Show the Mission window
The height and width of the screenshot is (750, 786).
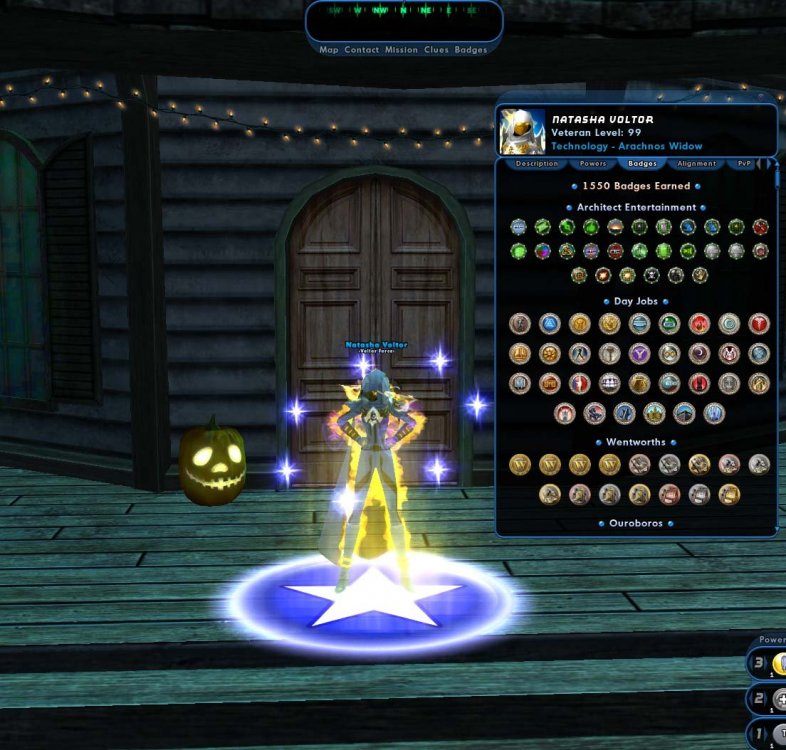pos(401,50)
